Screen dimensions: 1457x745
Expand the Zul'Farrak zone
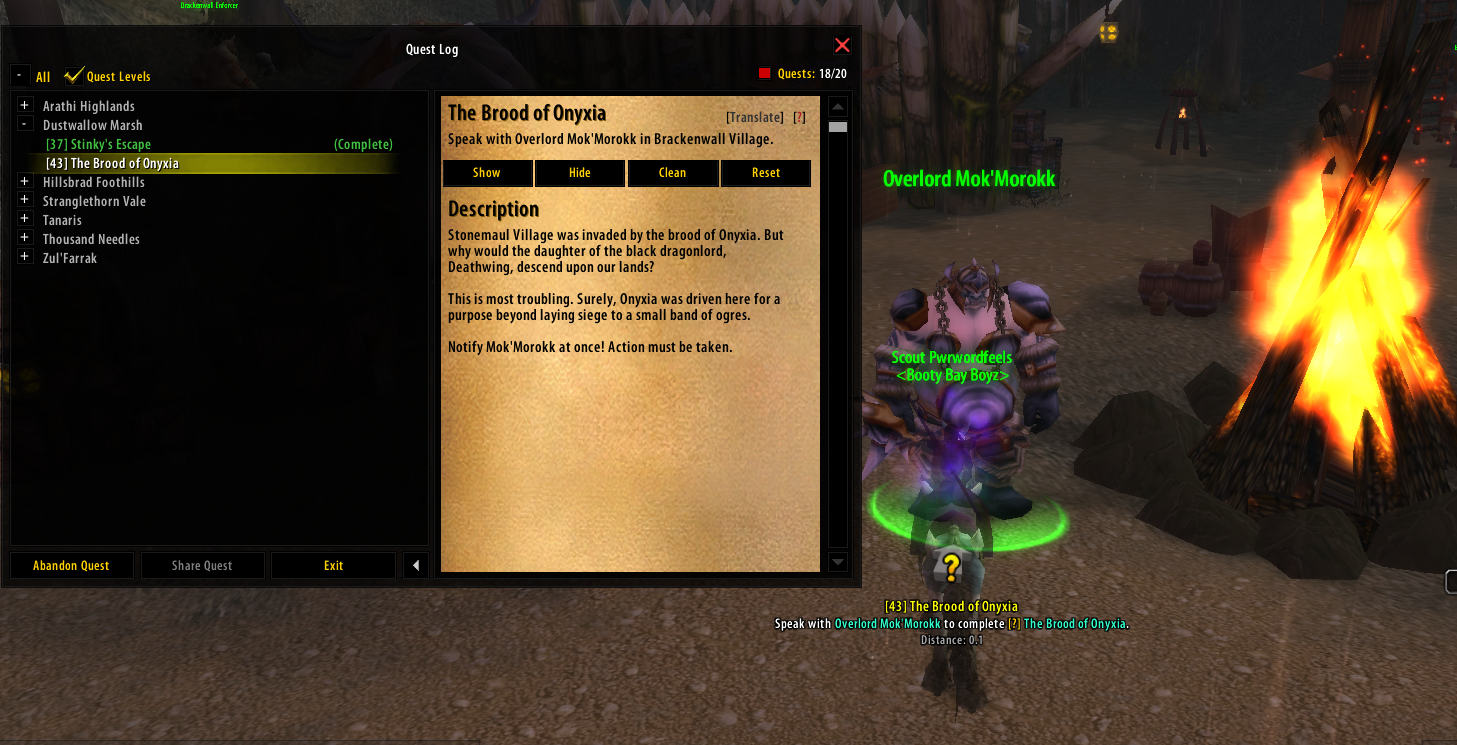(x=24, y=257)
